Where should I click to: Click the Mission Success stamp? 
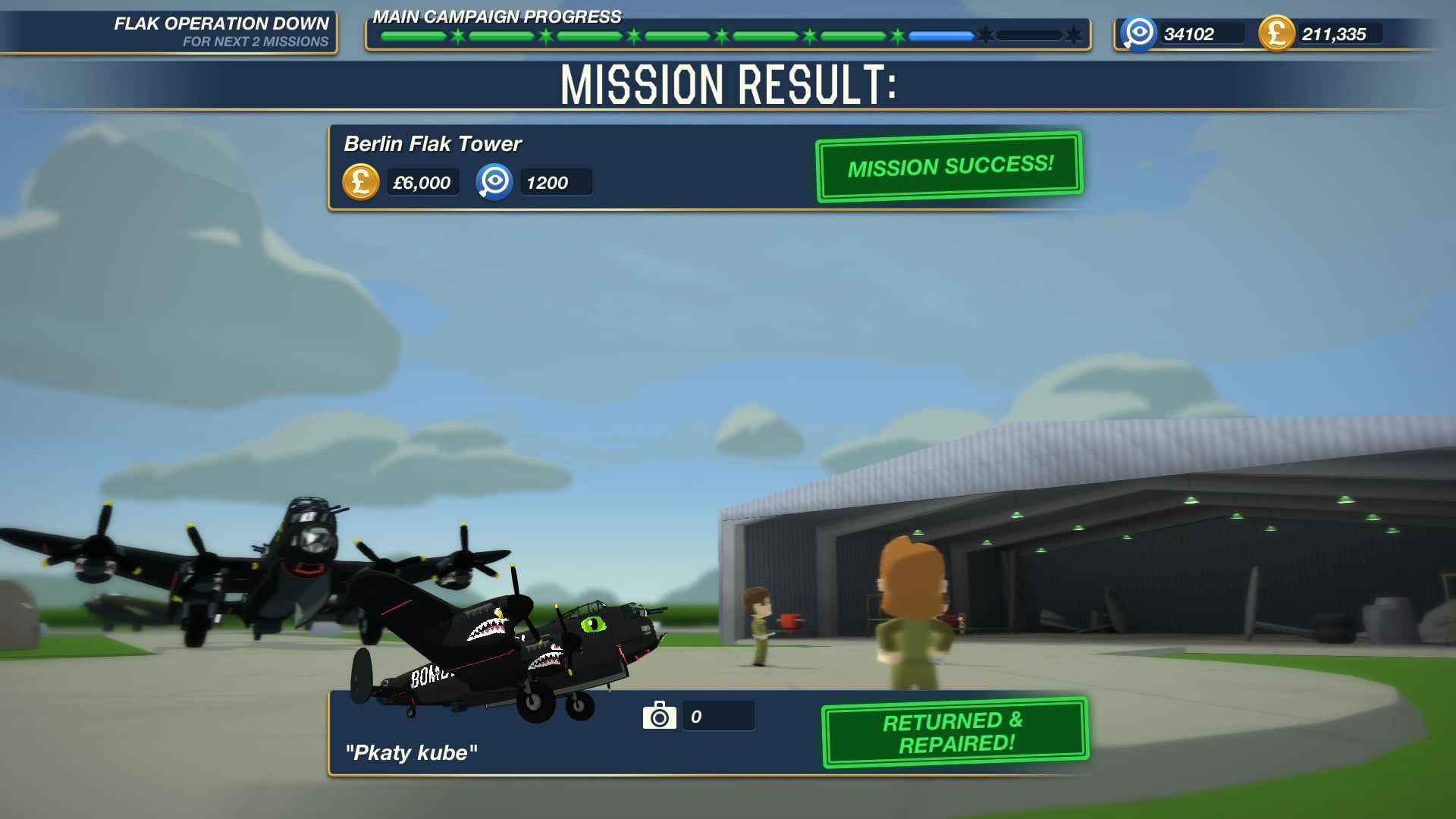point(949,166)
